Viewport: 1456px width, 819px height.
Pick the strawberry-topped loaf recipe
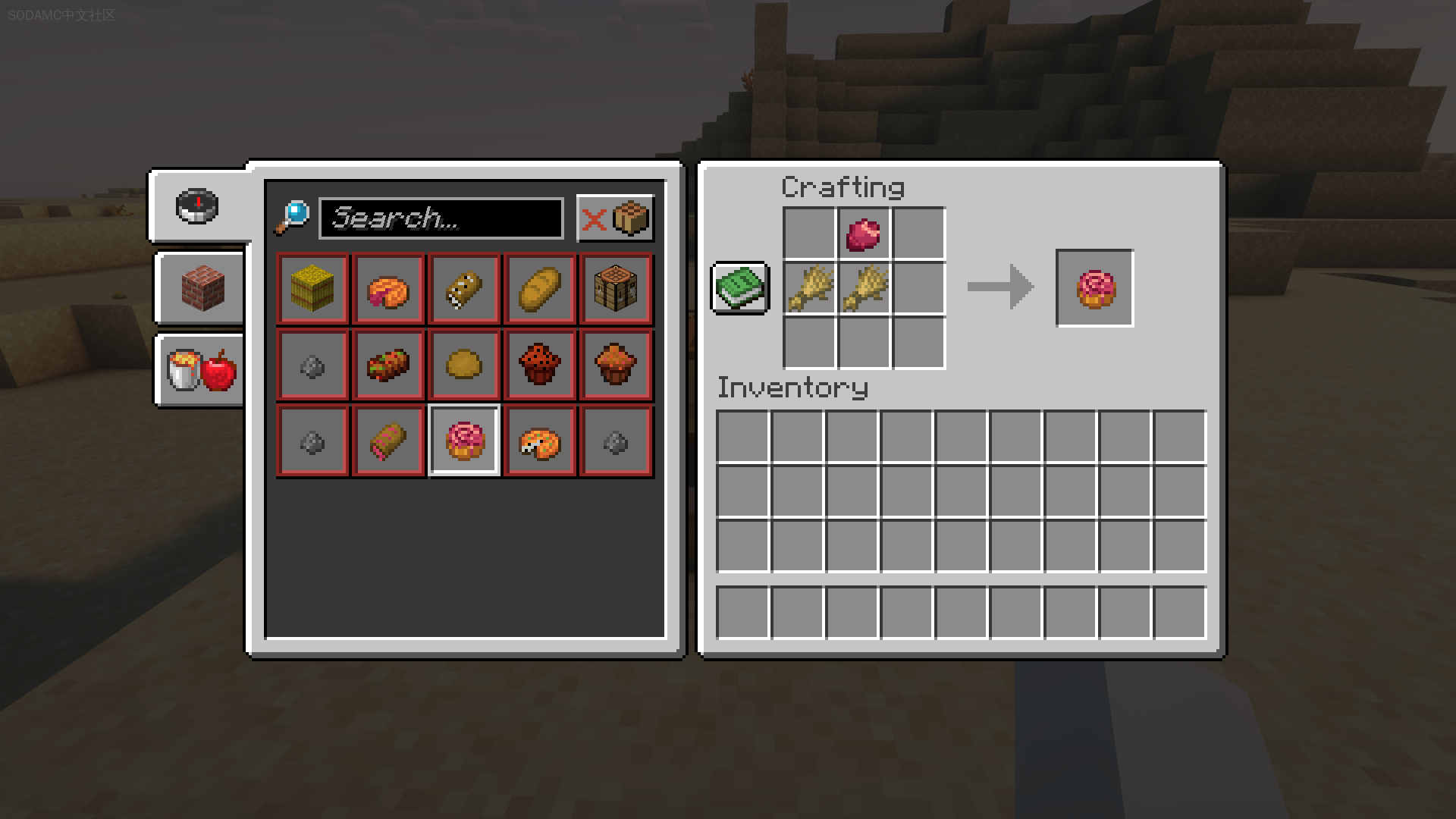tap(388, 365)
